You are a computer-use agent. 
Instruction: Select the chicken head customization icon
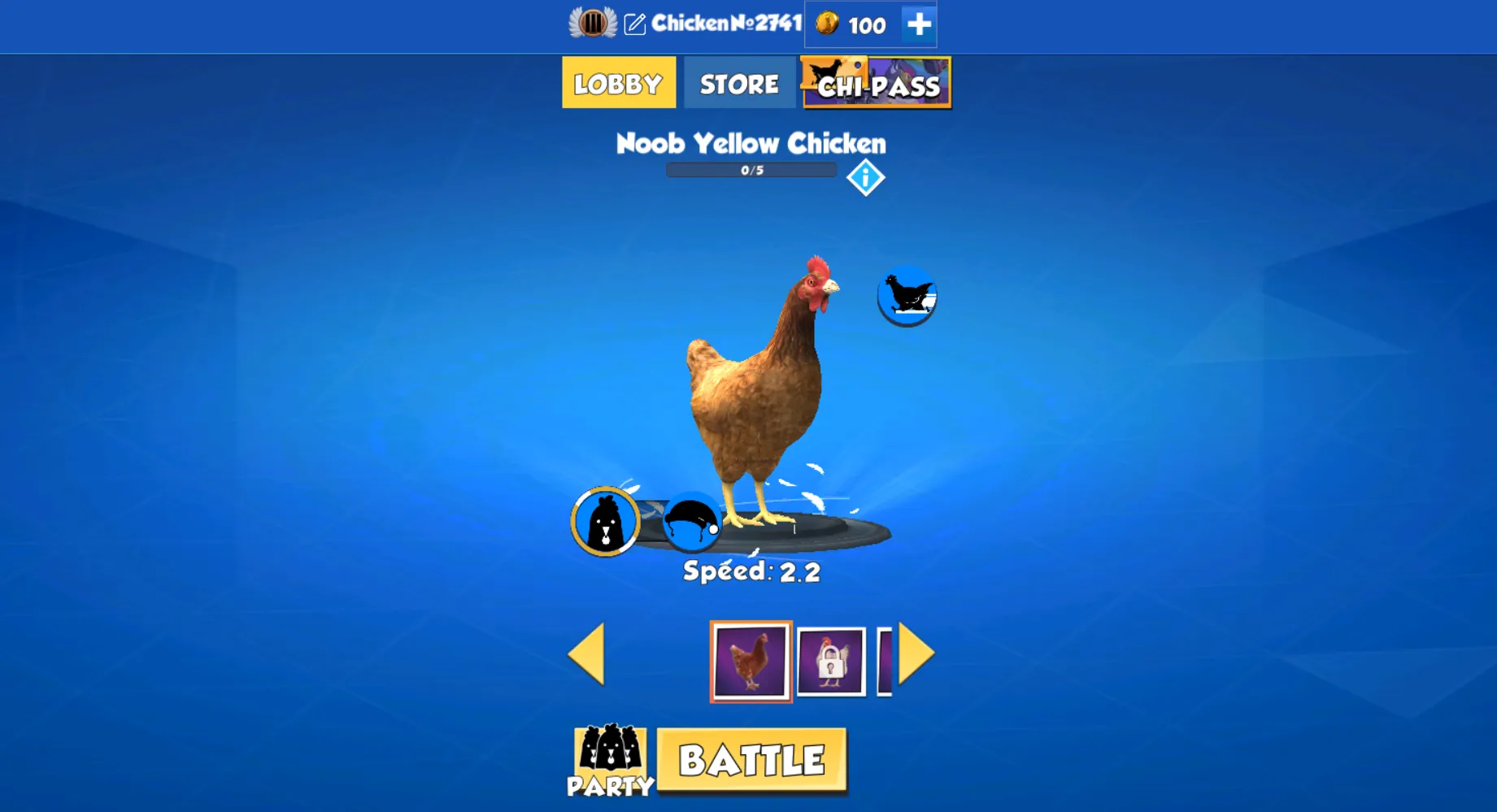(605, 521)
